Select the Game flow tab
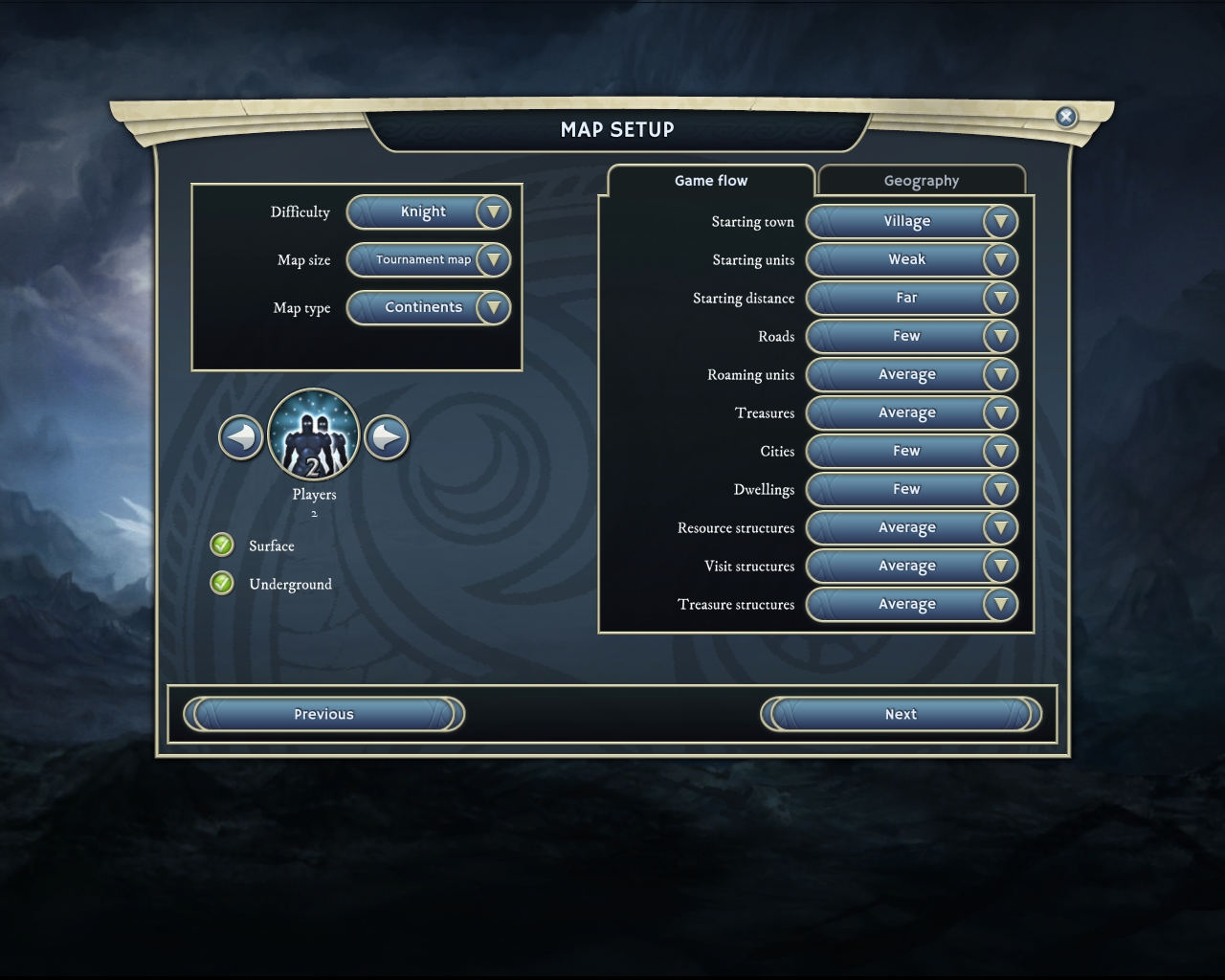This screenshot has height=980, width=1225. tap(711, 181)
